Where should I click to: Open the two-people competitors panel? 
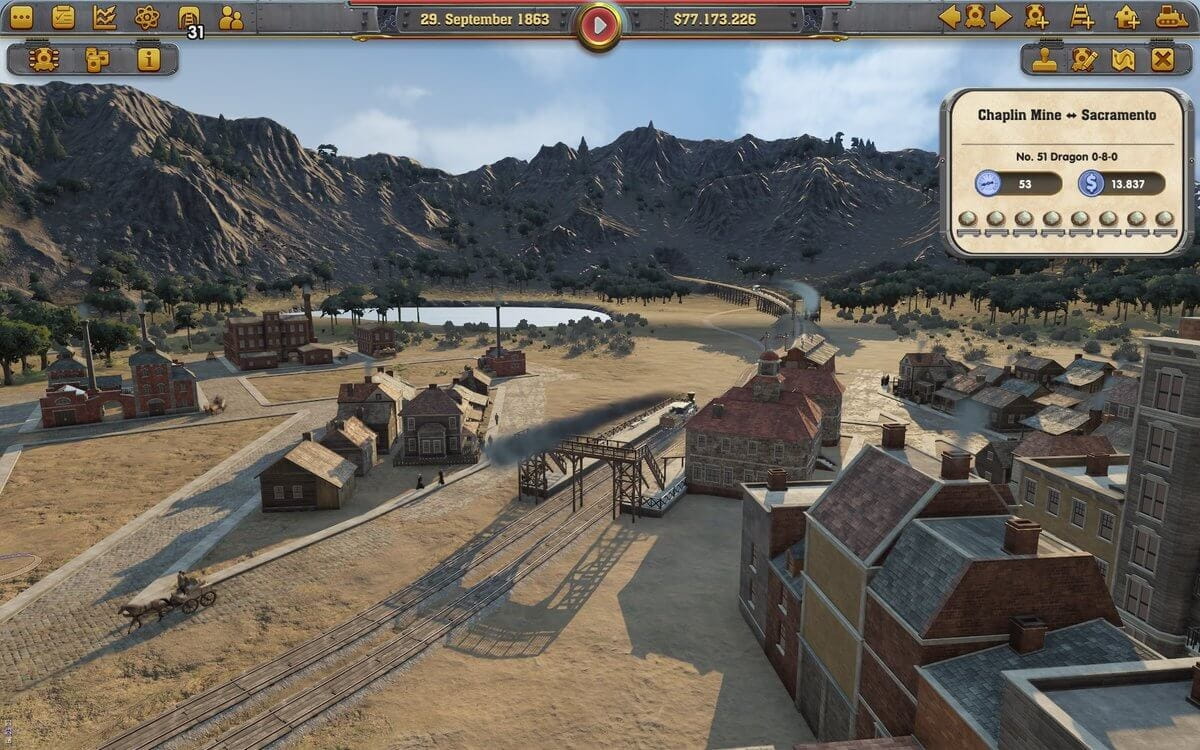tap(231, 17)
